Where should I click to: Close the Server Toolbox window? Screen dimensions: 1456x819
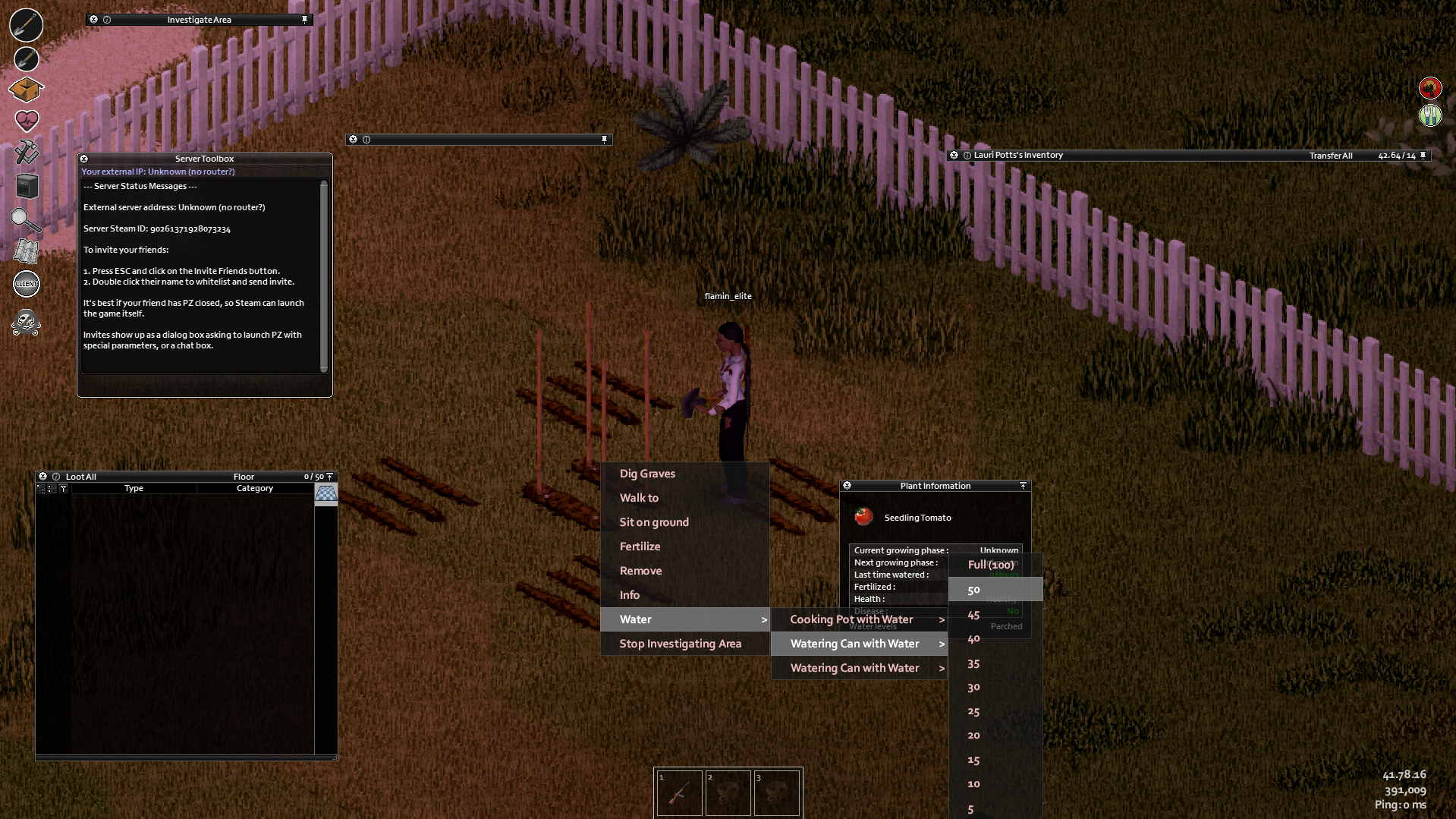coord(84,159)
